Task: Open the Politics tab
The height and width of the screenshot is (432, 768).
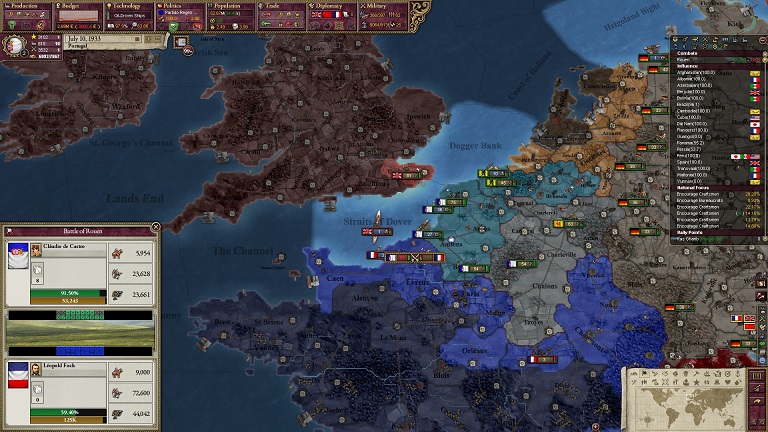Action: point(179,5)
